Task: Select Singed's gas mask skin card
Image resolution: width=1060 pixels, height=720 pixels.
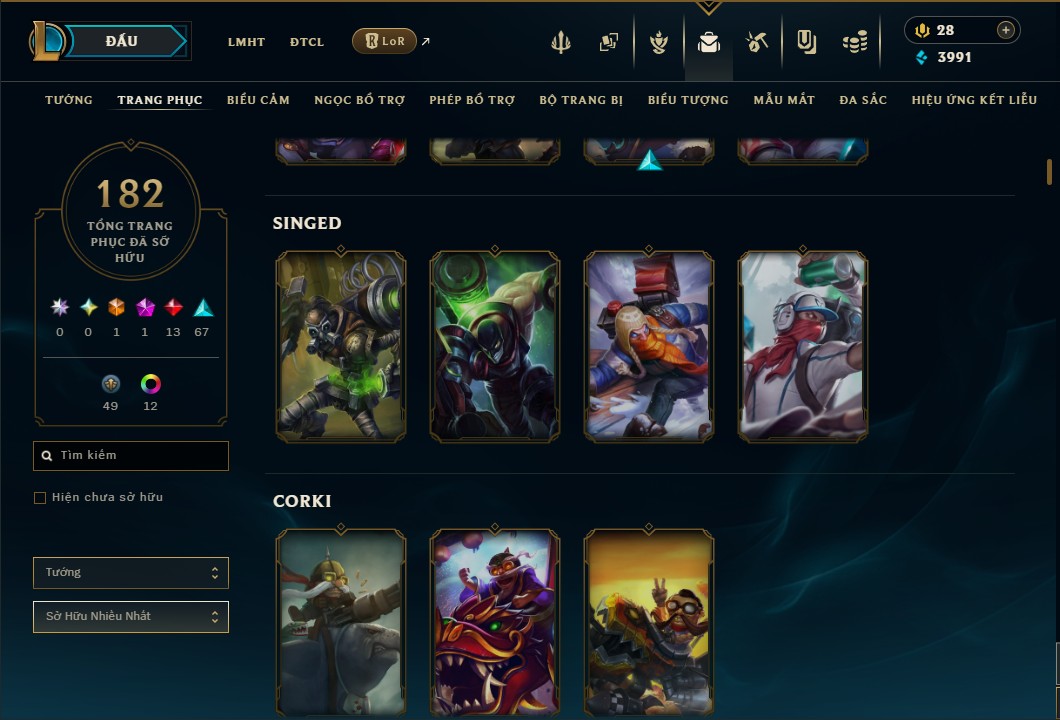Action: click(x=341, y=346)
